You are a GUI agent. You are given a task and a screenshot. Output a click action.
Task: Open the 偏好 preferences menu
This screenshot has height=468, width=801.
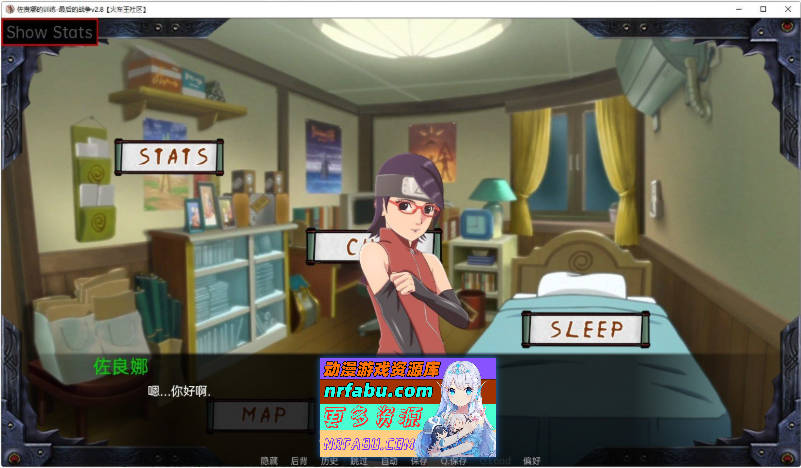(x=531, y=461)
